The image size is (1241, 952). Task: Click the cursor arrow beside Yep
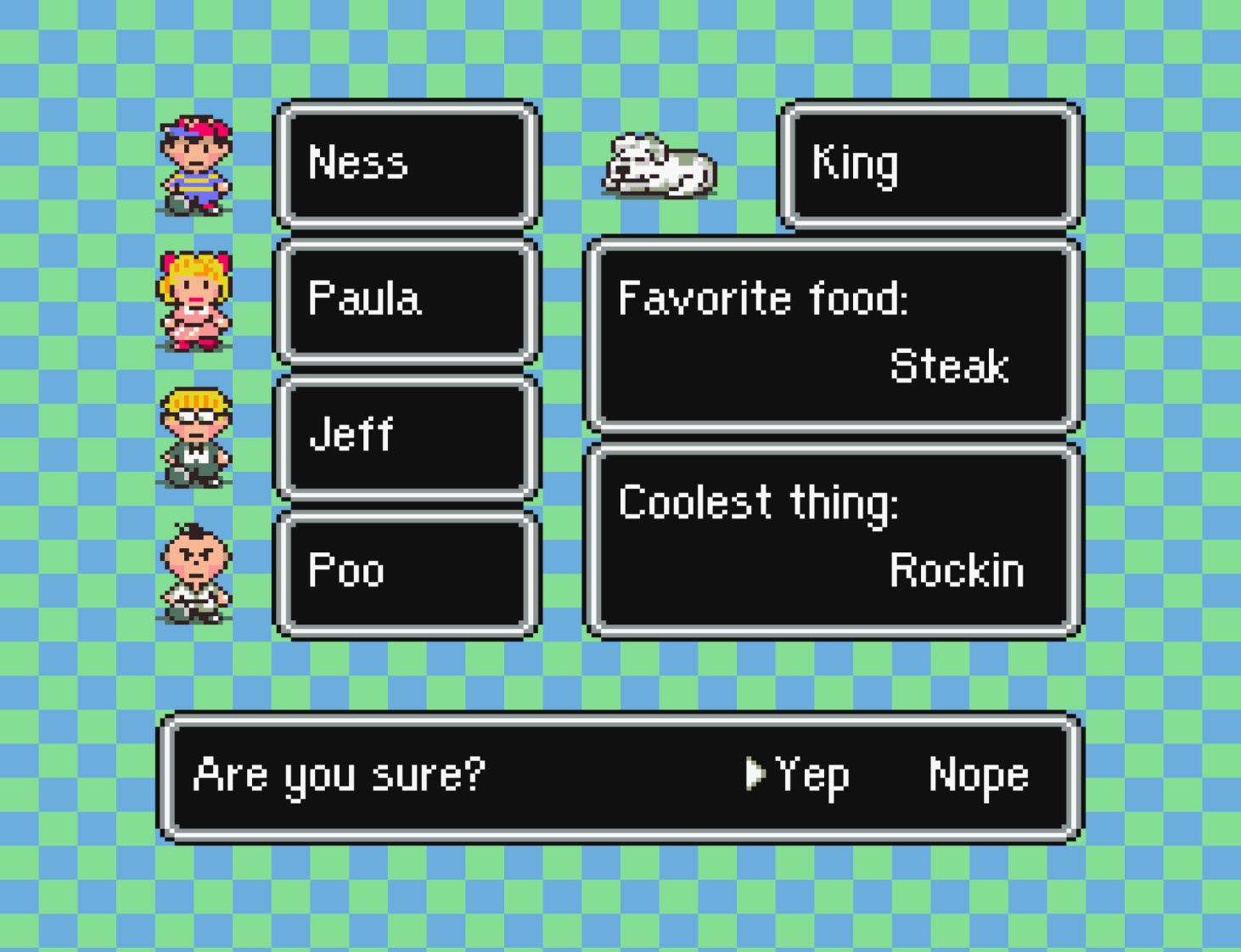pos(757,775)
